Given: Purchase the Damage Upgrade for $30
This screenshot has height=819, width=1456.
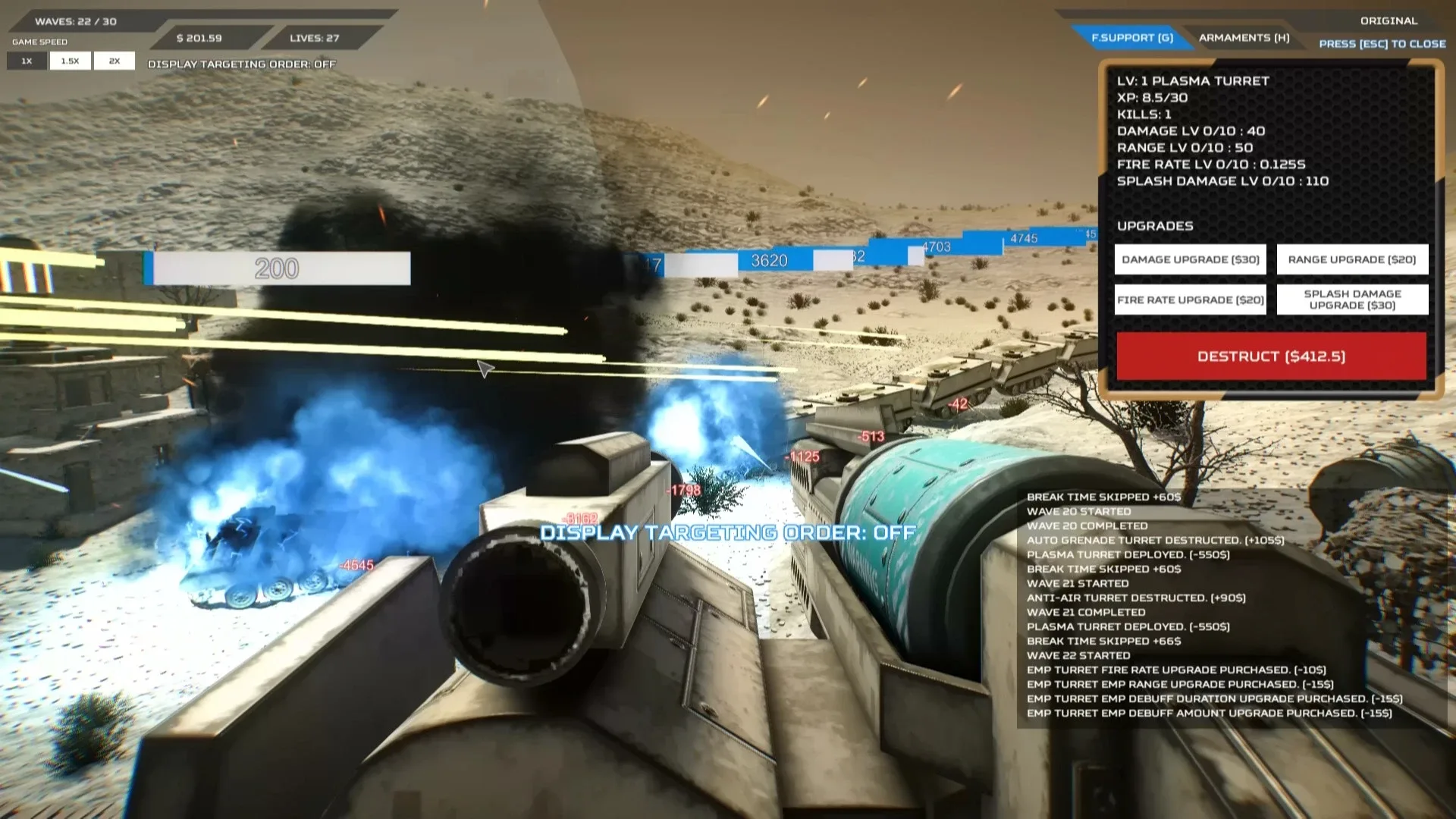Looking at the screenshot, I should coord(1190,259).
